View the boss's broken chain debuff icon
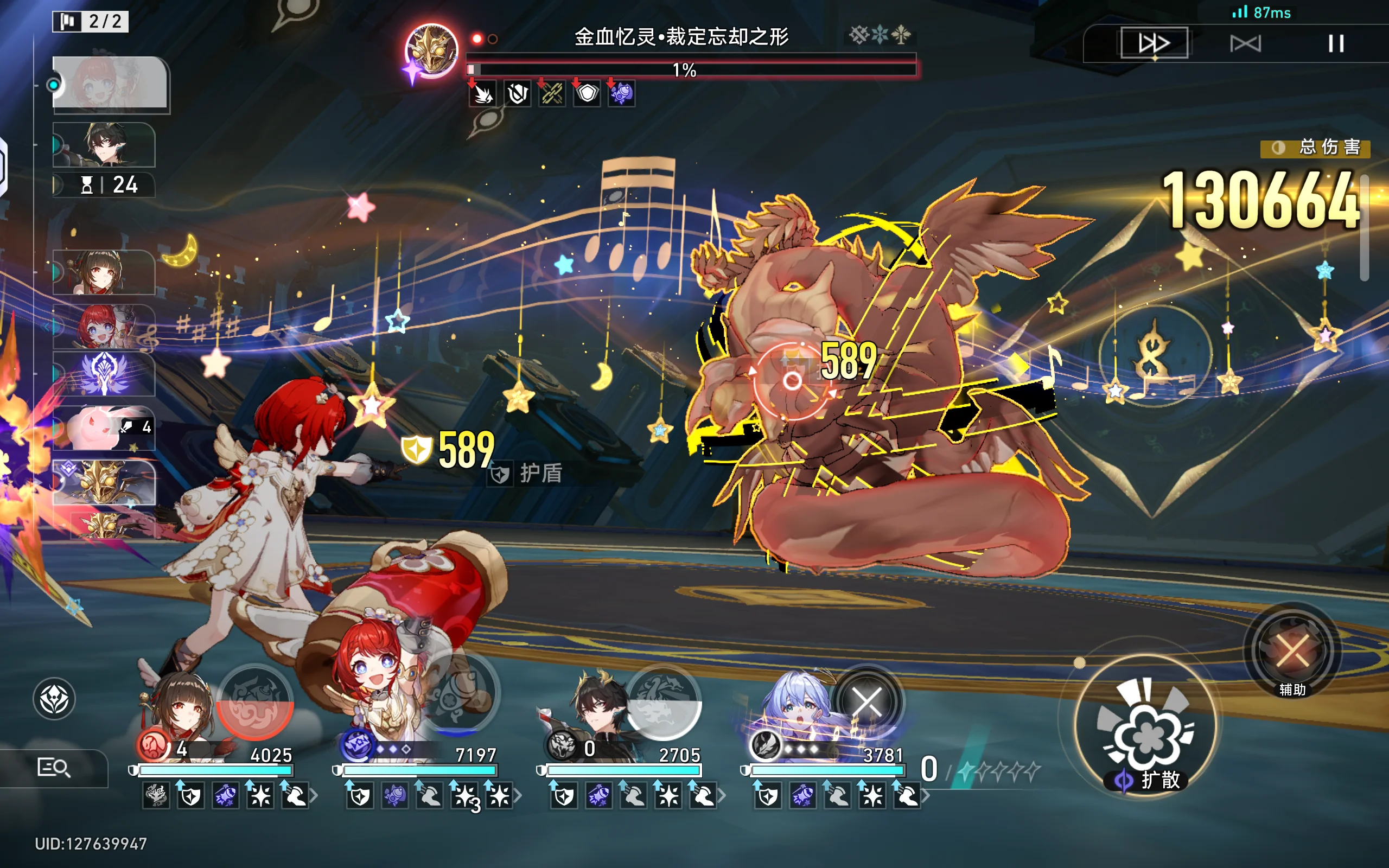Screen dimensions: 1389x868 click(x=552, y=93)
